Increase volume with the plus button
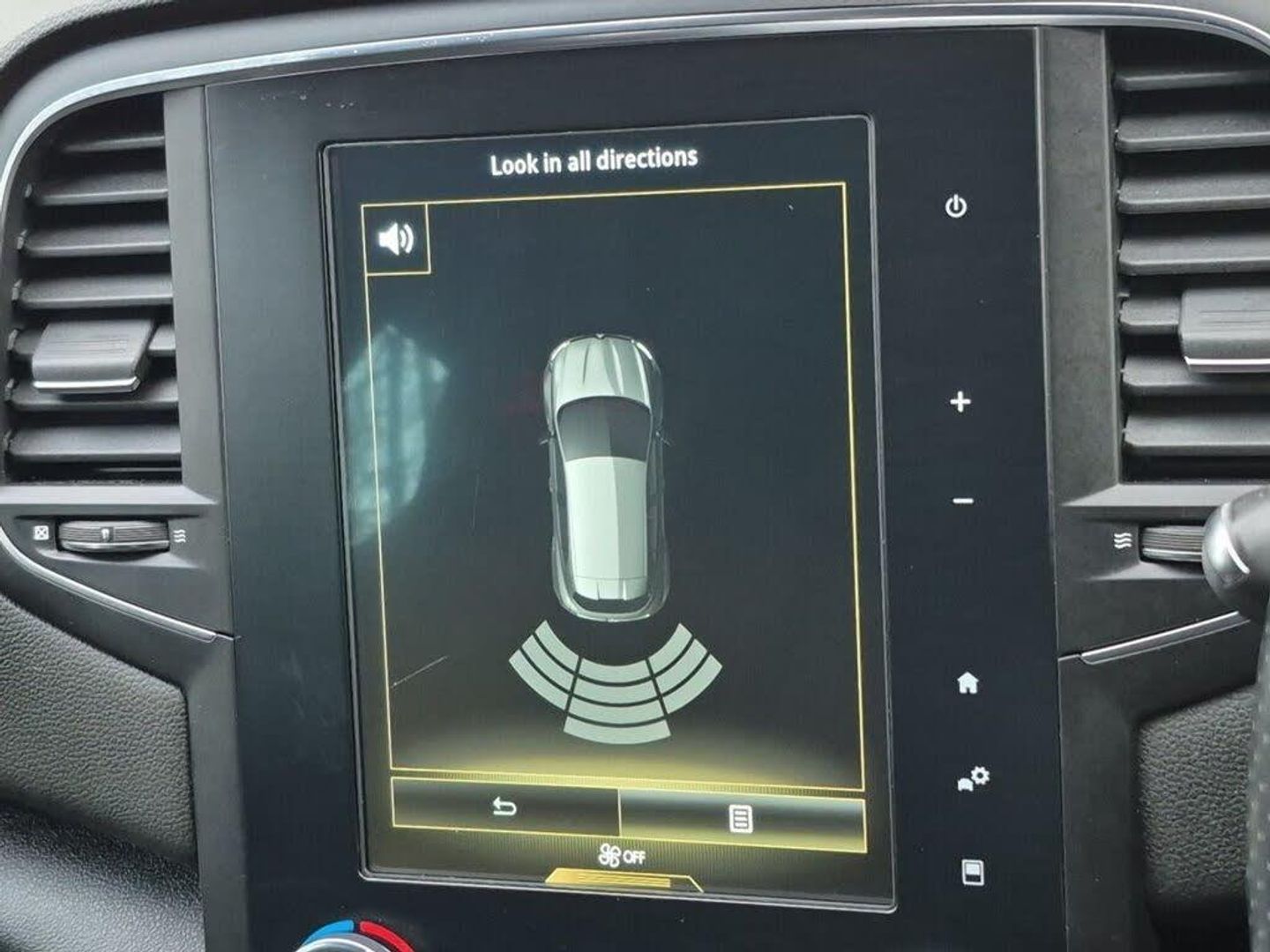This screenshot has height=952, width=1270. (x=960, y=402)
